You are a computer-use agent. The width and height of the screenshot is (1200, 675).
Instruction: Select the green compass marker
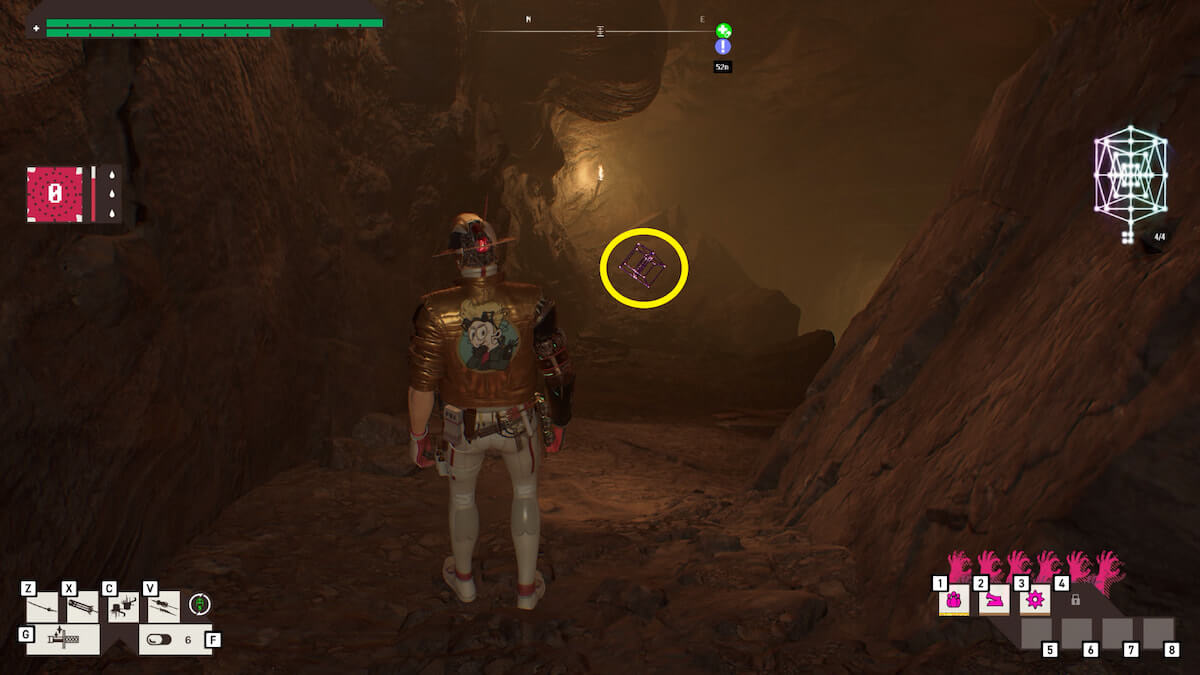coord(723,31)
